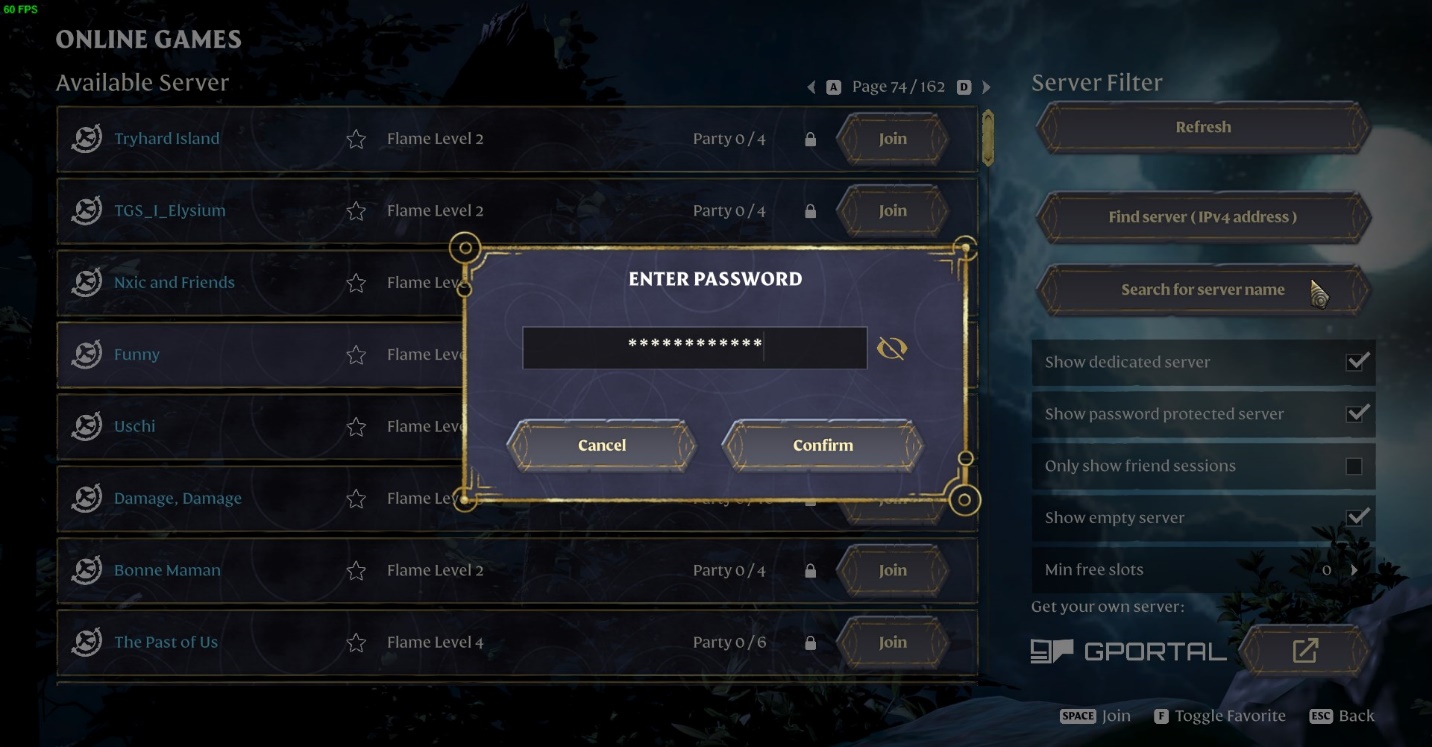
Task: Click the globe icon beside Tryhard Island
Action: 86,138
